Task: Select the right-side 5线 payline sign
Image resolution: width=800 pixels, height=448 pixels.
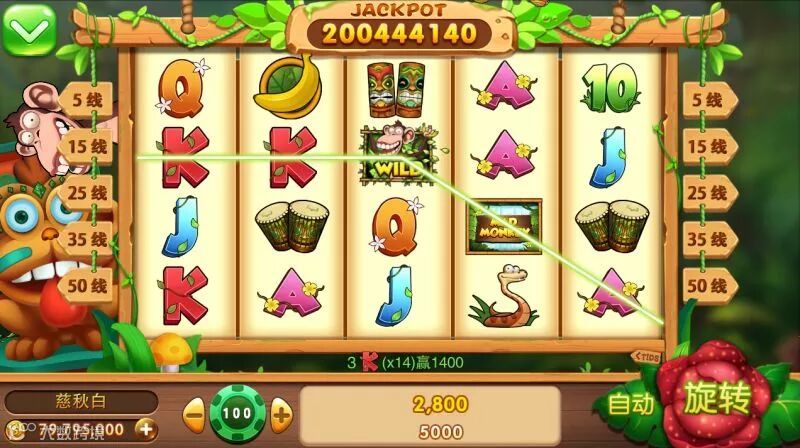Action: click(x=708, y=100)
